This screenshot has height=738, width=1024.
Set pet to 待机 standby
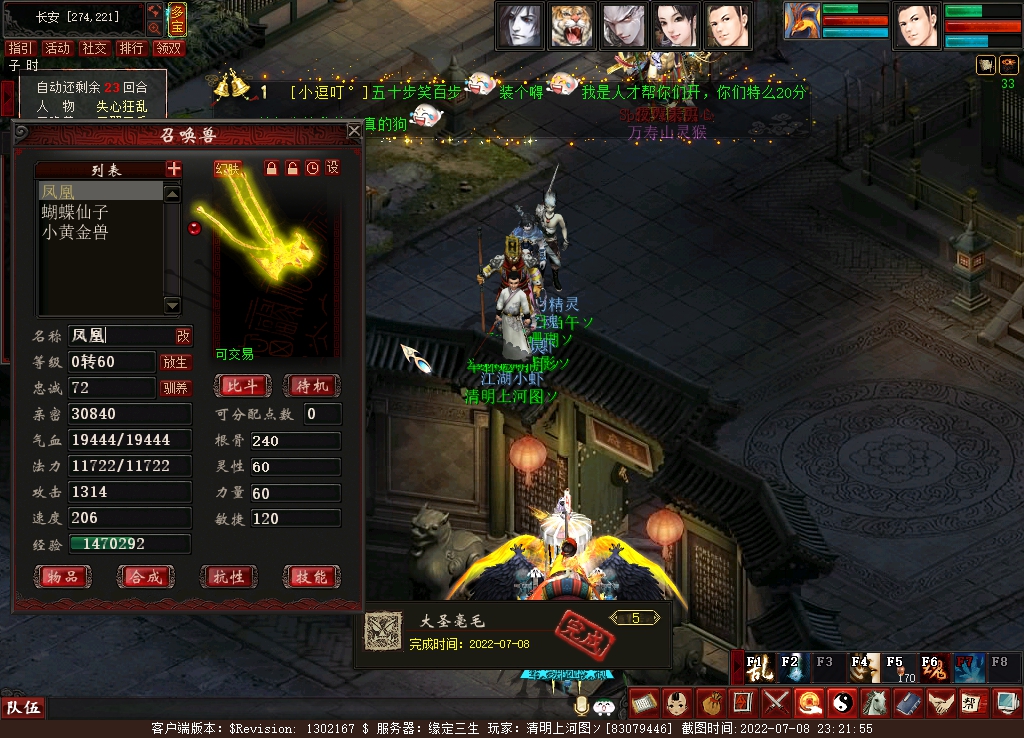tap(311, 386)
